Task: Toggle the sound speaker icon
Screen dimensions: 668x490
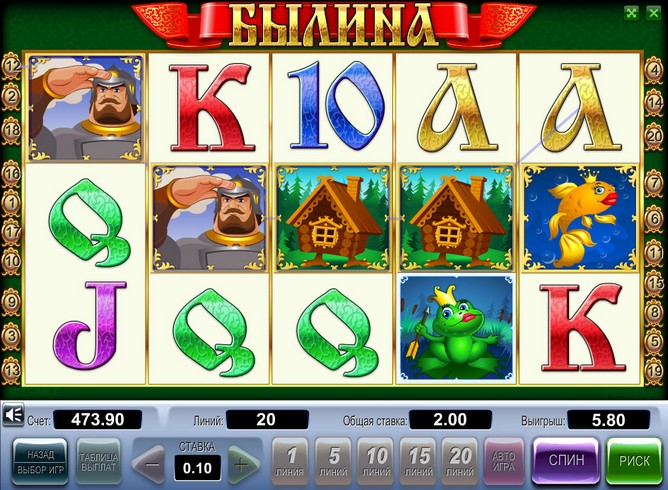Action: [13, 415]
